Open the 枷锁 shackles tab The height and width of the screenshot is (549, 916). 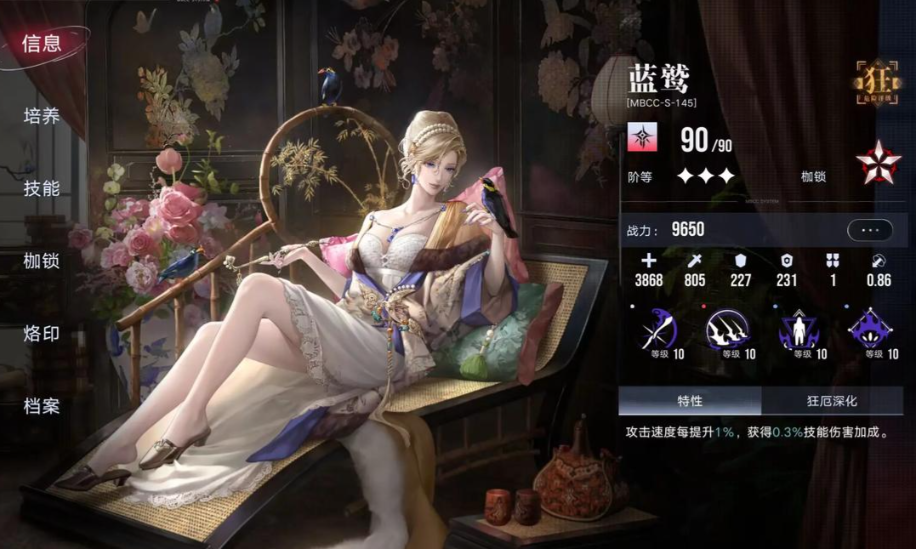[x=42, y=261]
